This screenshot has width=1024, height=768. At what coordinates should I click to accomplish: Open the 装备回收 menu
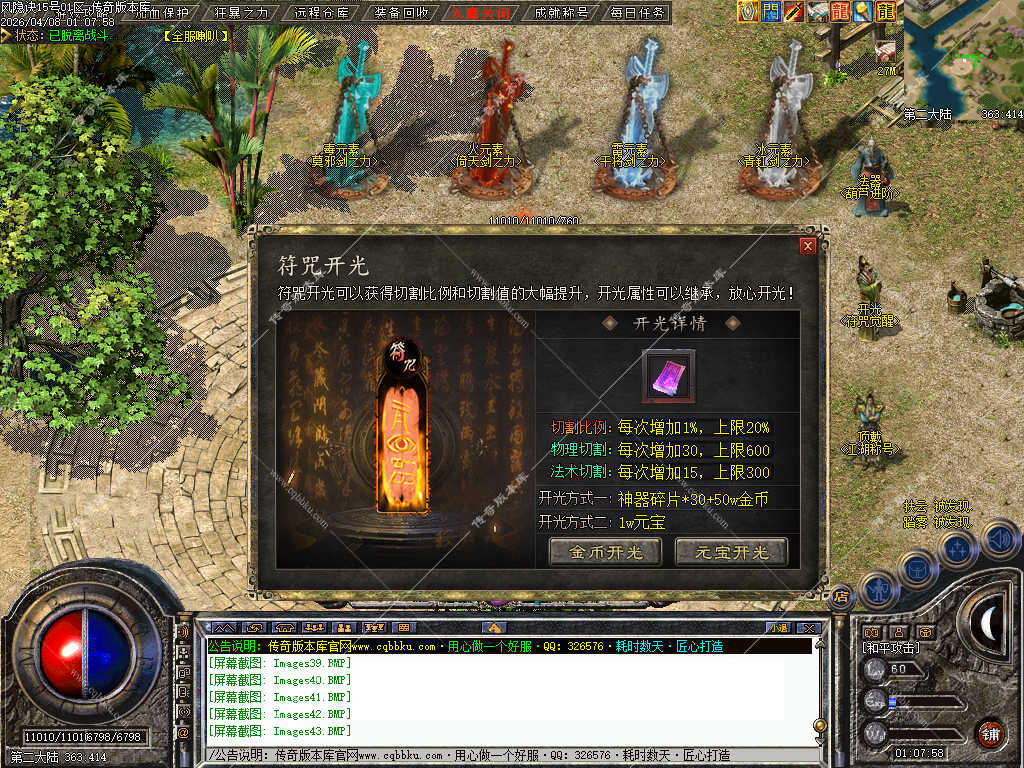402,13
